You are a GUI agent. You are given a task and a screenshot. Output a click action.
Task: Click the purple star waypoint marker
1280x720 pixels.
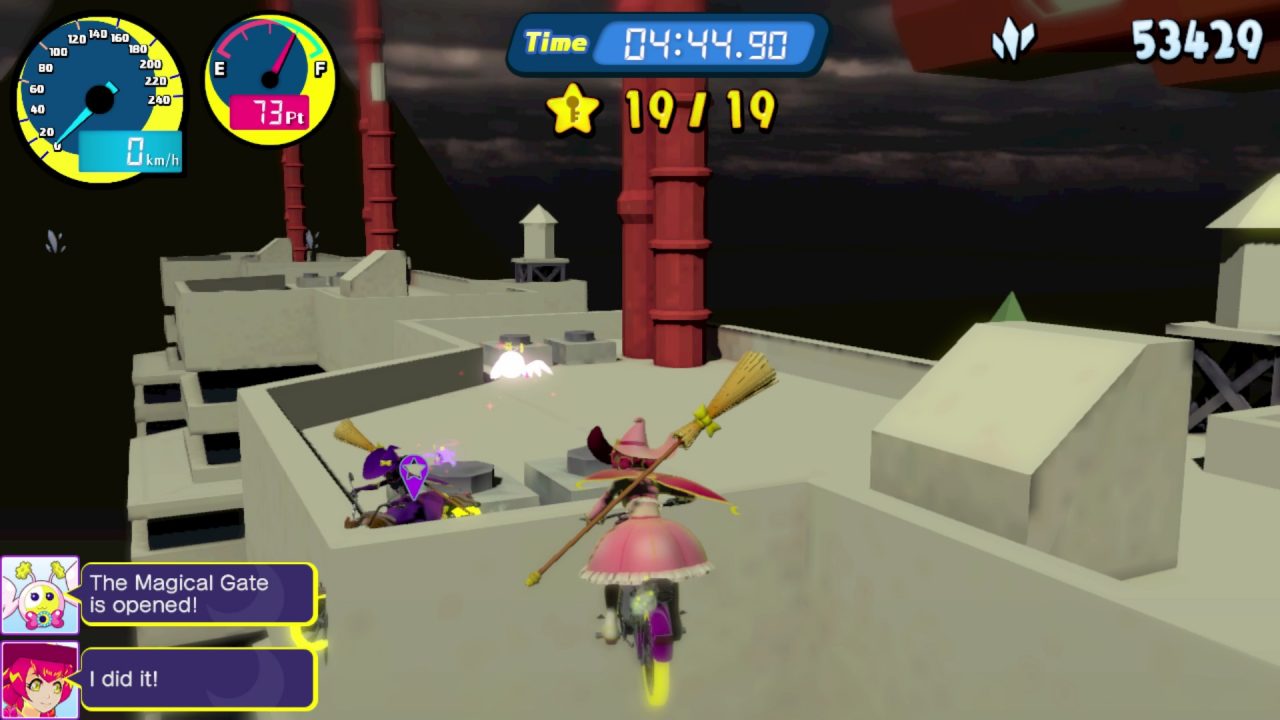click(x=413, y=474)
